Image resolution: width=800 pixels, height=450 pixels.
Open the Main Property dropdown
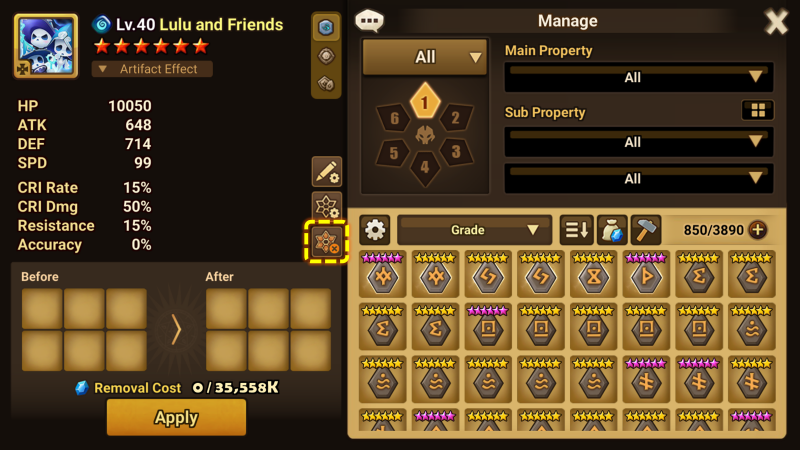[638, 77]
